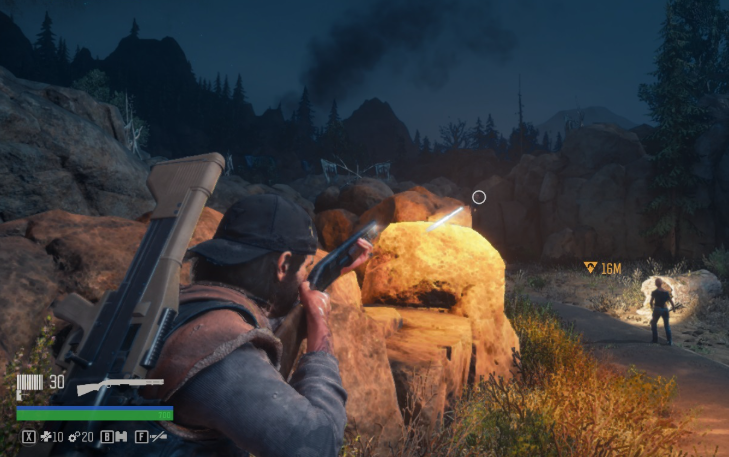This screenshot has height=457, width=729.
Task: Choose the scrap gears resource icon
Action: [73, 437]
